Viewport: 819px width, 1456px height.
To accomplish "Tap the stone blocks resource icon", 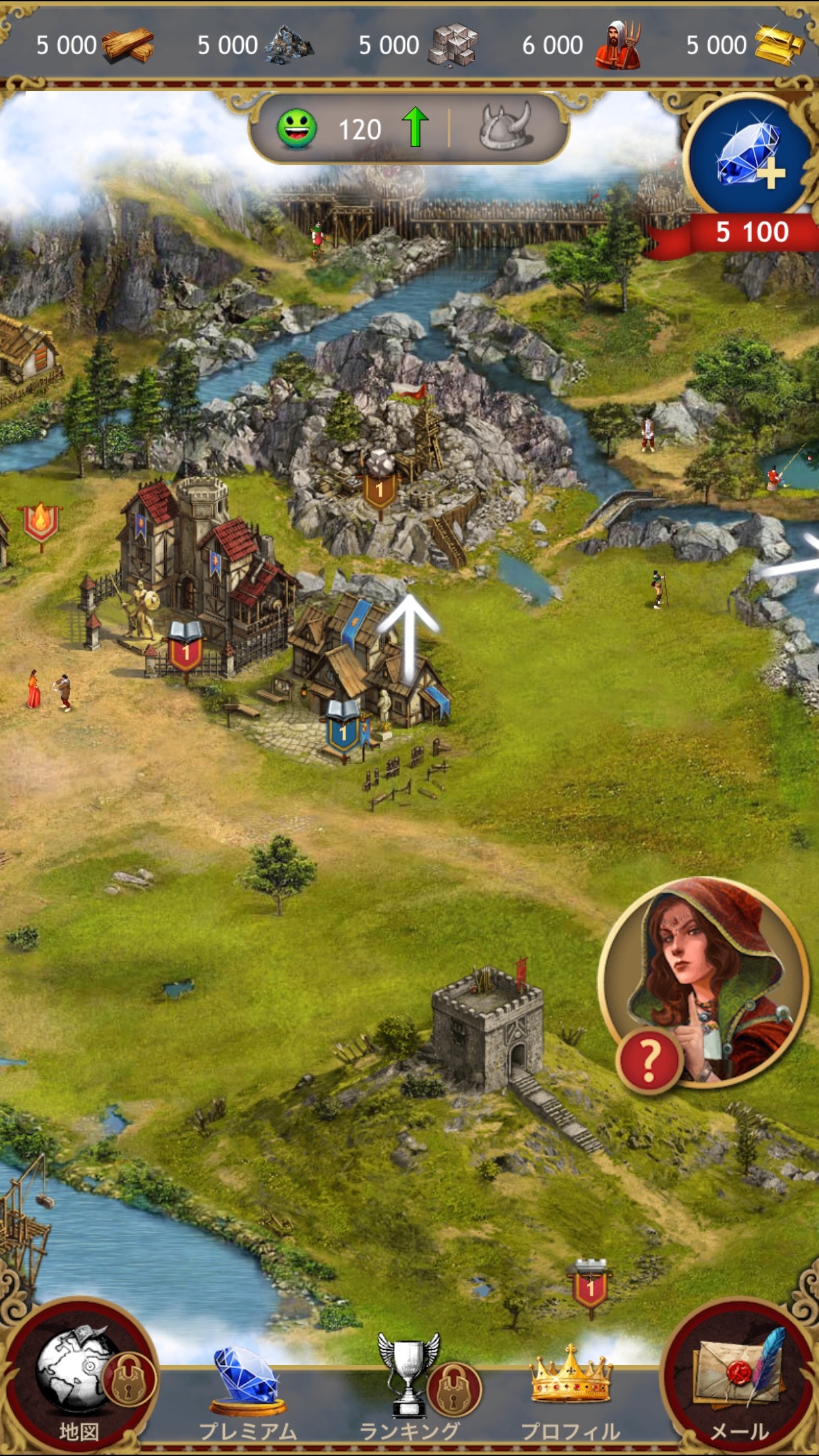I will pos(452,45).
